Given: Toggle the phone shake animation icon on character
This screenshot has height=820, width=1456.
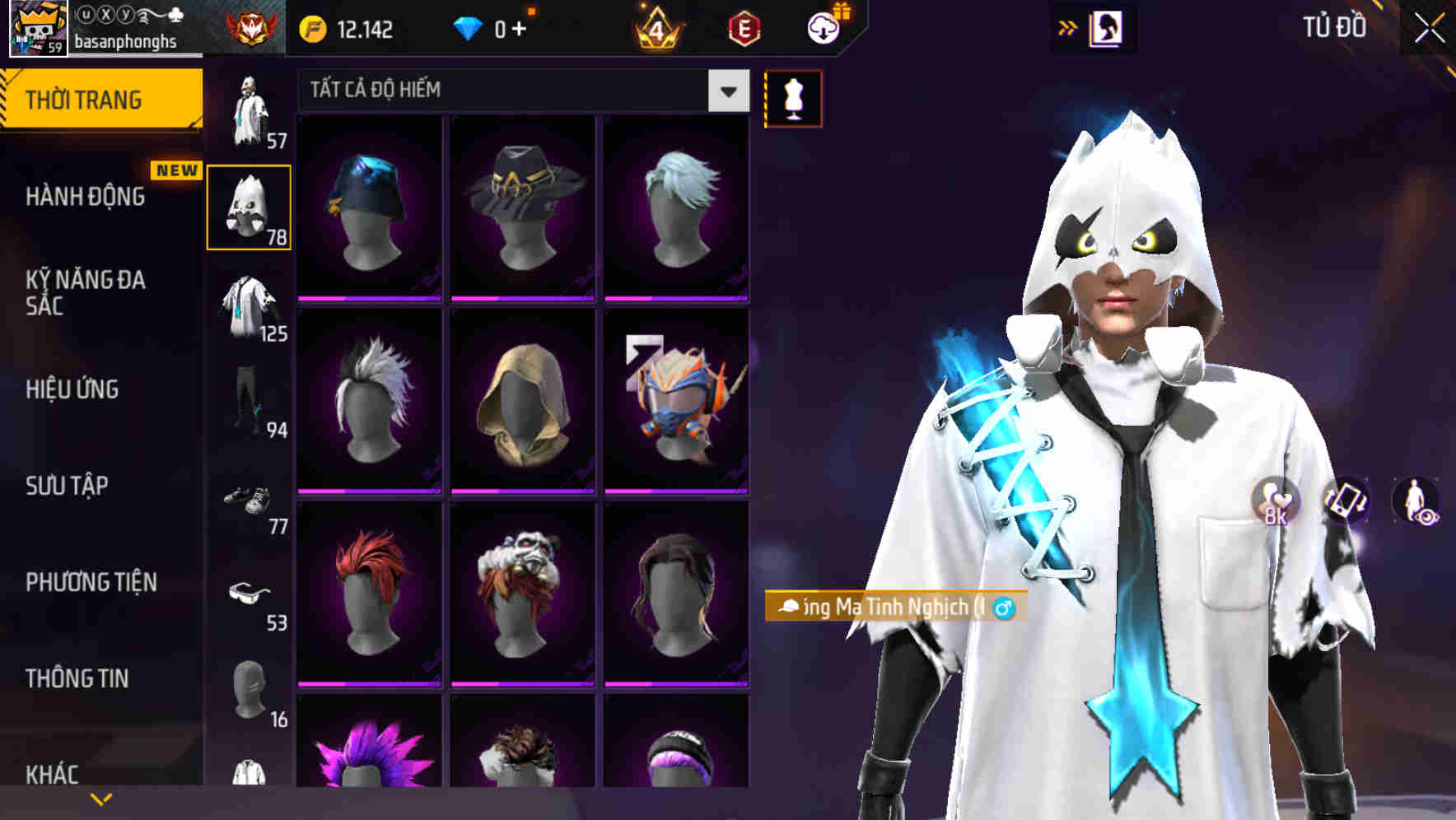Looking at the screenshot, I should pos(1344,502).
